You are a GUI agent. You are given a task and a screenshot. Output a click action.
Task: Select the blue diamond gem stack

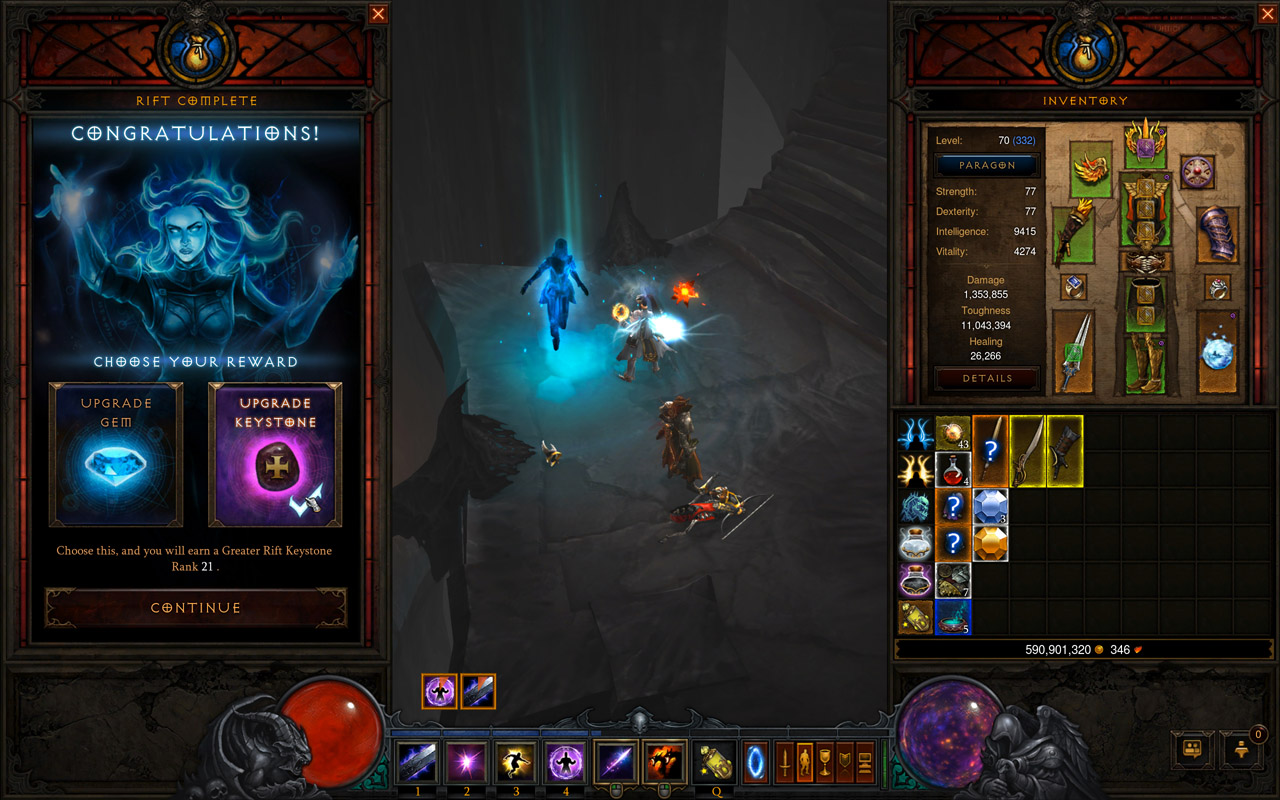pos(989,506)
